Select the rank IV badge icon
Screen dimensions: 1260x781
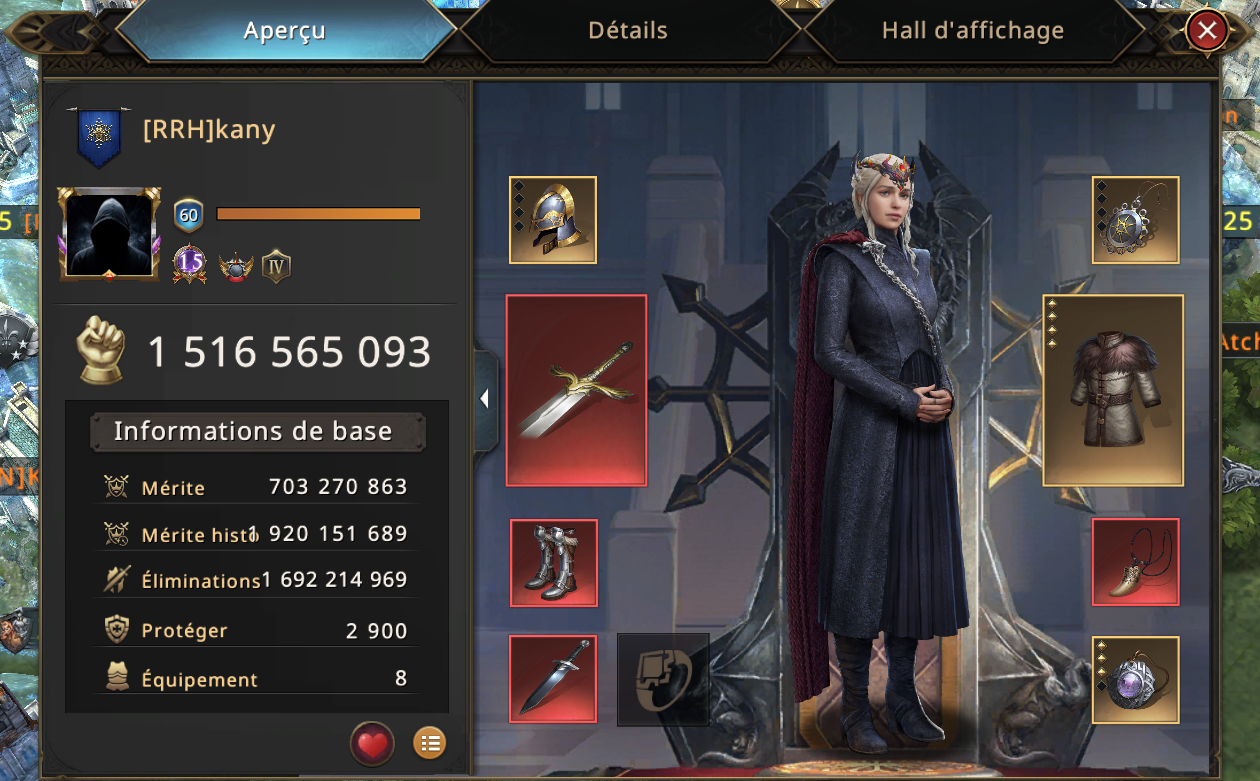pos(276,266)
